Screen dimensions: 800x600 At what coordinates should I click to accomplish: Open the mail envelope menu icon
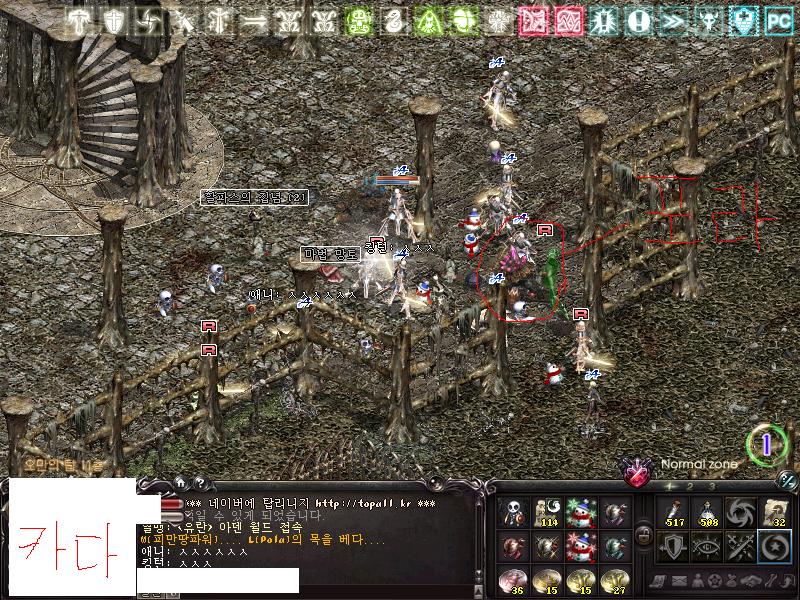pyautogui.click(x=680, y=581)
